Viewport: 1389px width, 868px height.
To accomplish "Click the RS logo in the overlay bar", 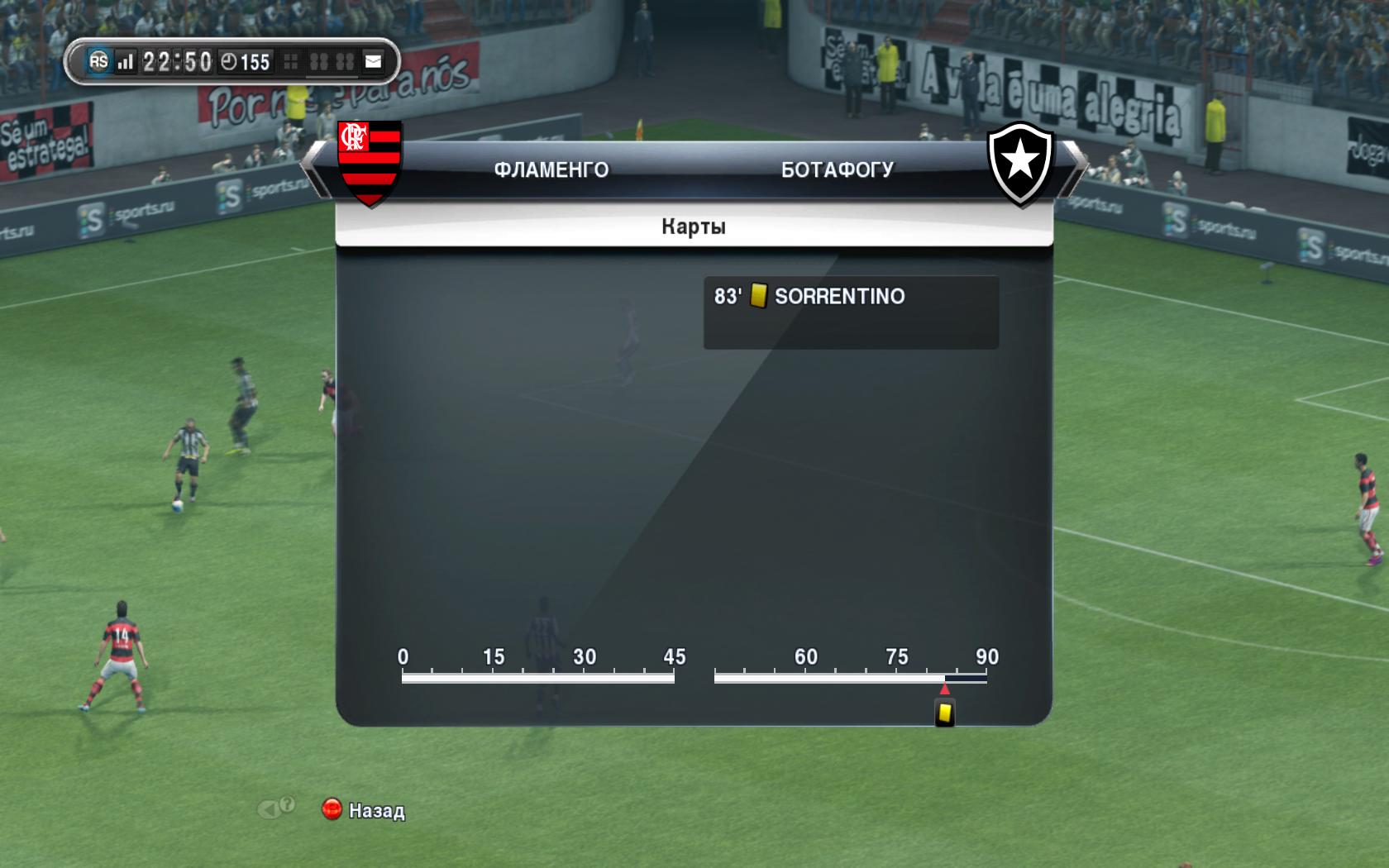I will [x=98, y=61].
